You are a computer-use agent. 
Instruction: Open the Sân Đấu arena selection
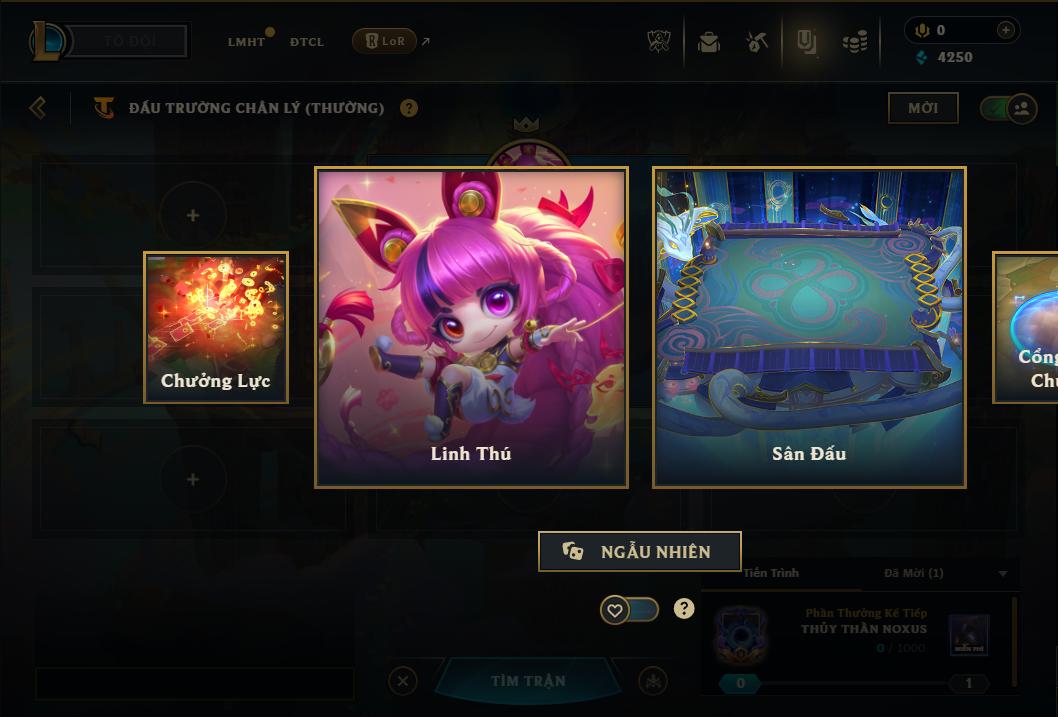point(809,327)
